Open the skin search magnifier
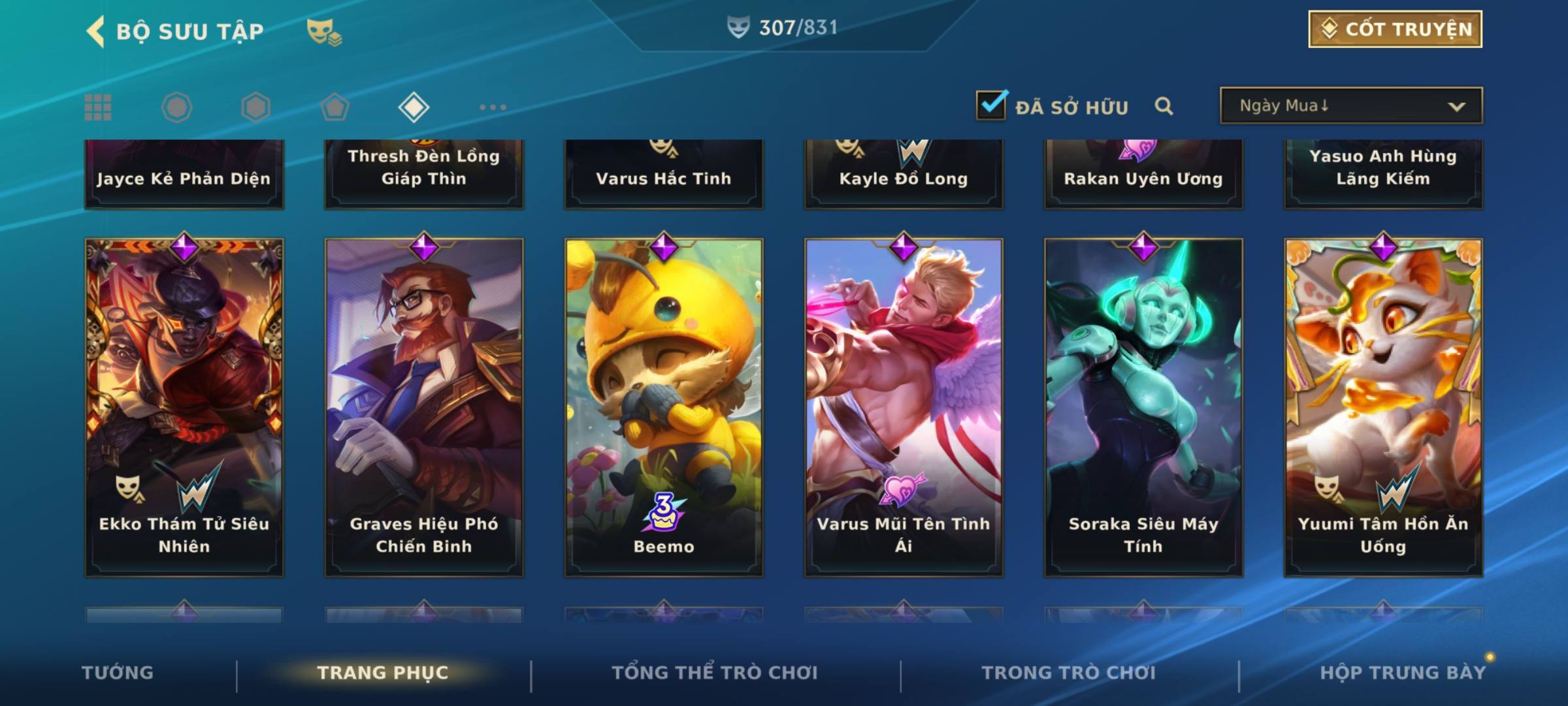 1164,106
